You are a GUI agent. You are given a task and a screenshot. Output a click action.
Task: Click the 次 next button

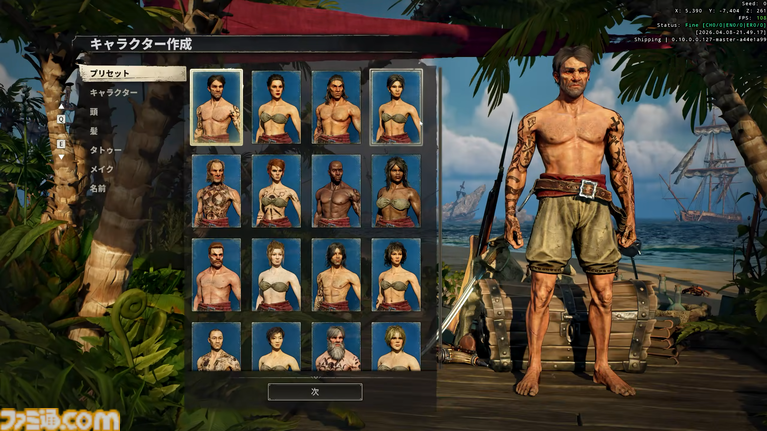coord(315,392)
